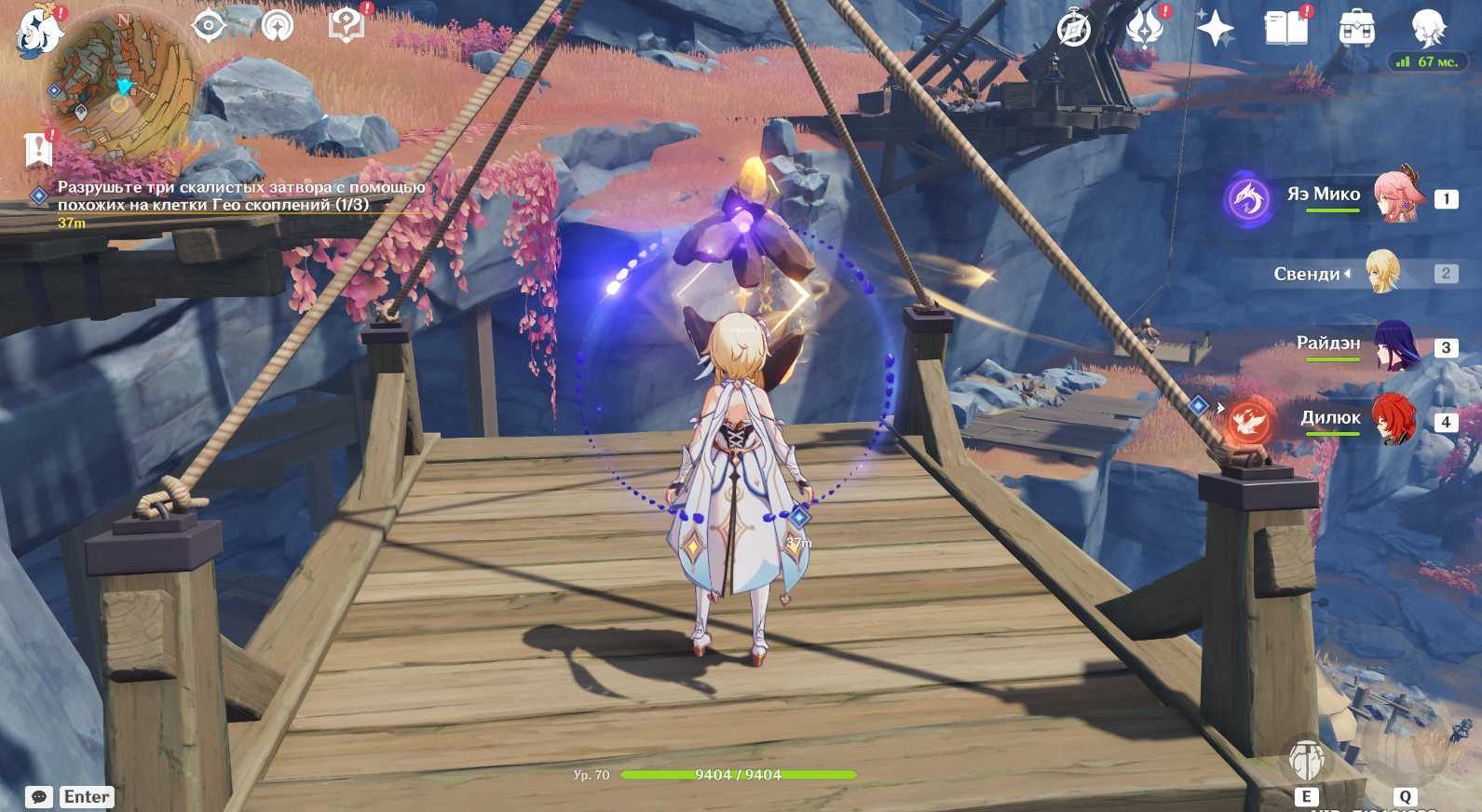Viewport: 1482px width, 812px height.
Task: Click the round keyhole-shaped icon beside the eye
Action: point(276,27)
